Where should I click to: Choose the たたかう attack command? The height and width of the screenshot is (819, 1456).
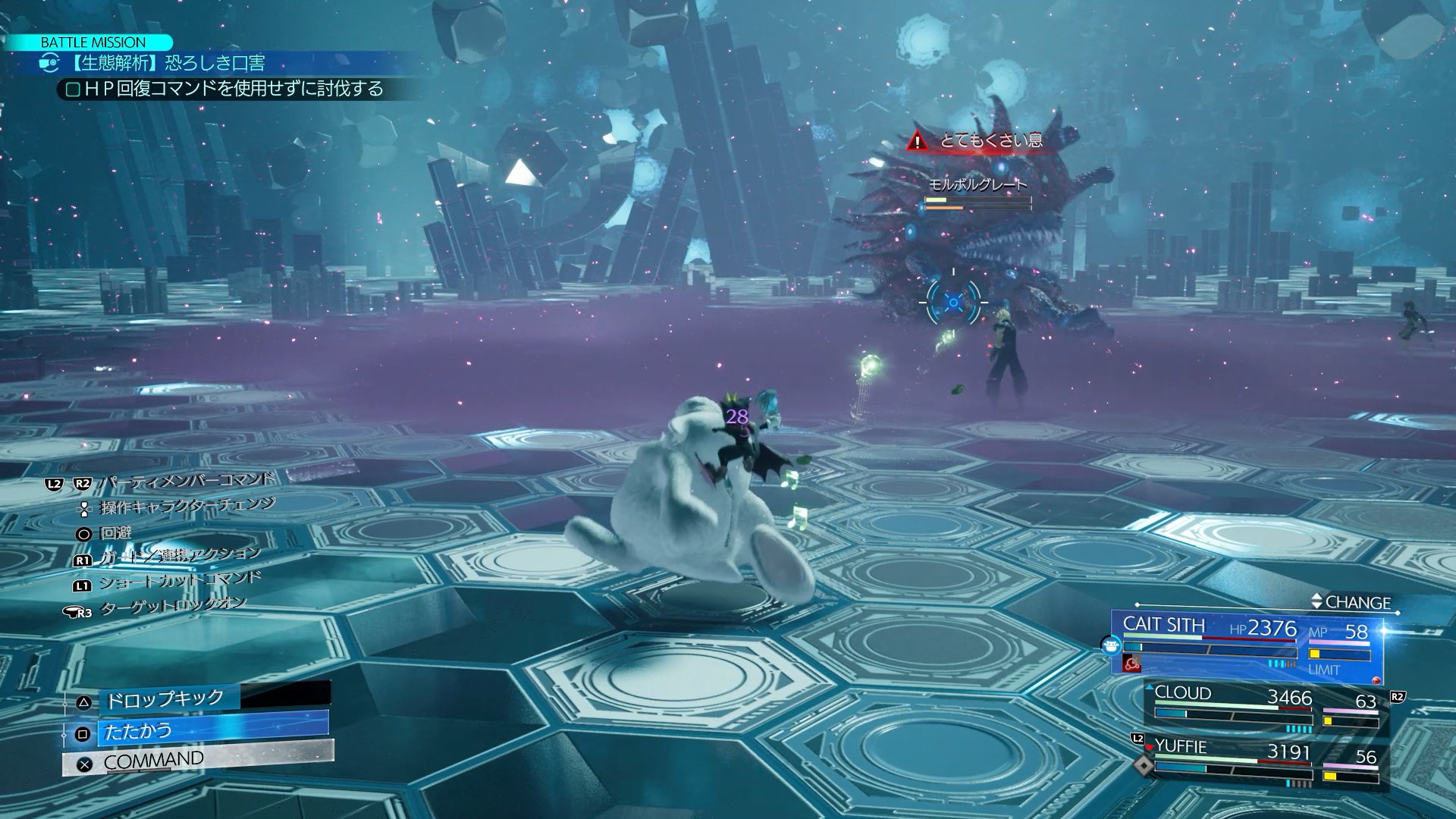pos(196,732)
